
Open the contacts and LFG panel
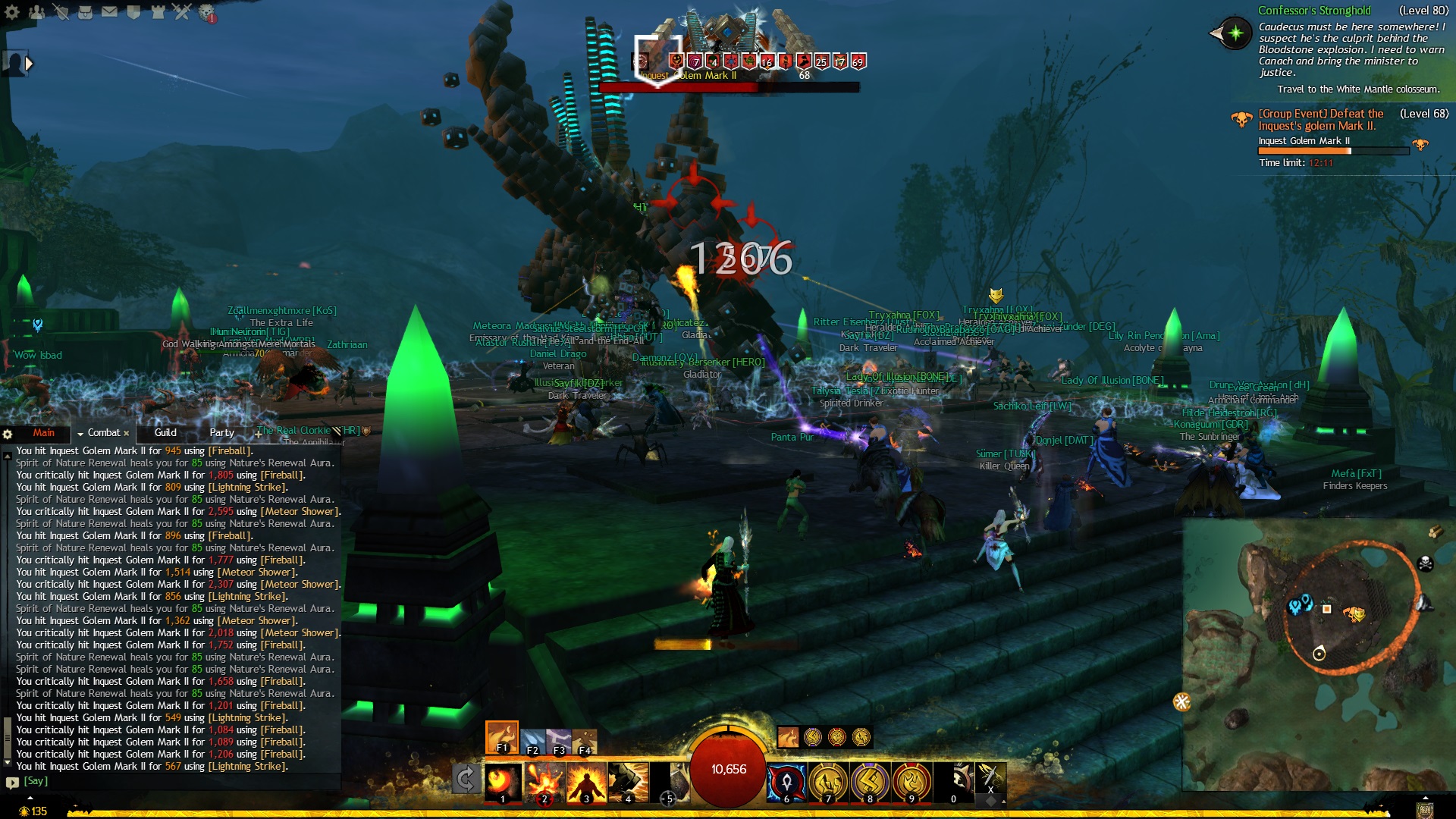[x=36, y=12]
